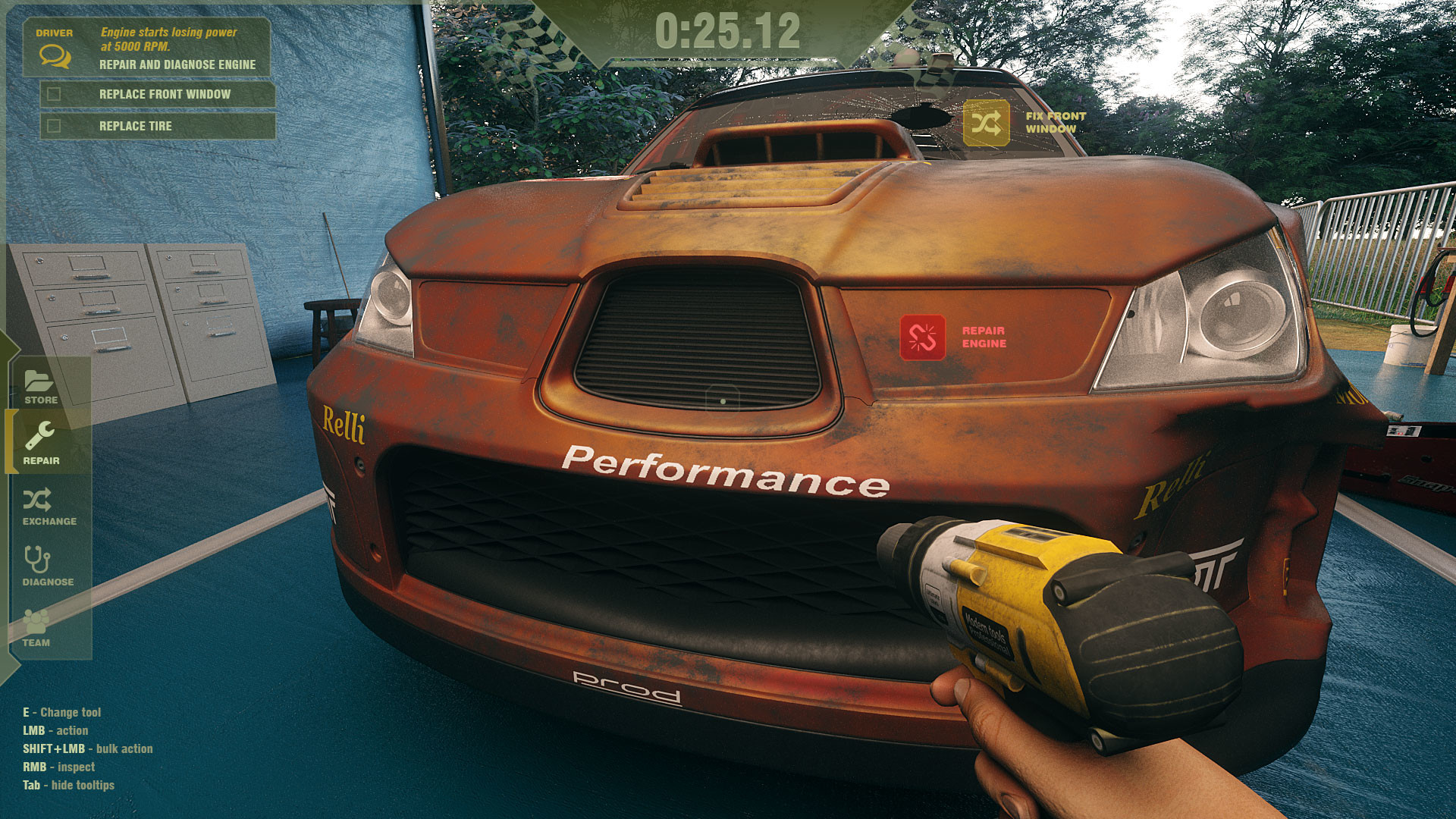Image resolution: width=1456 pixels, height=819 pixels.
Task: Check the Replace Tire checkbox
Action: 53,126
